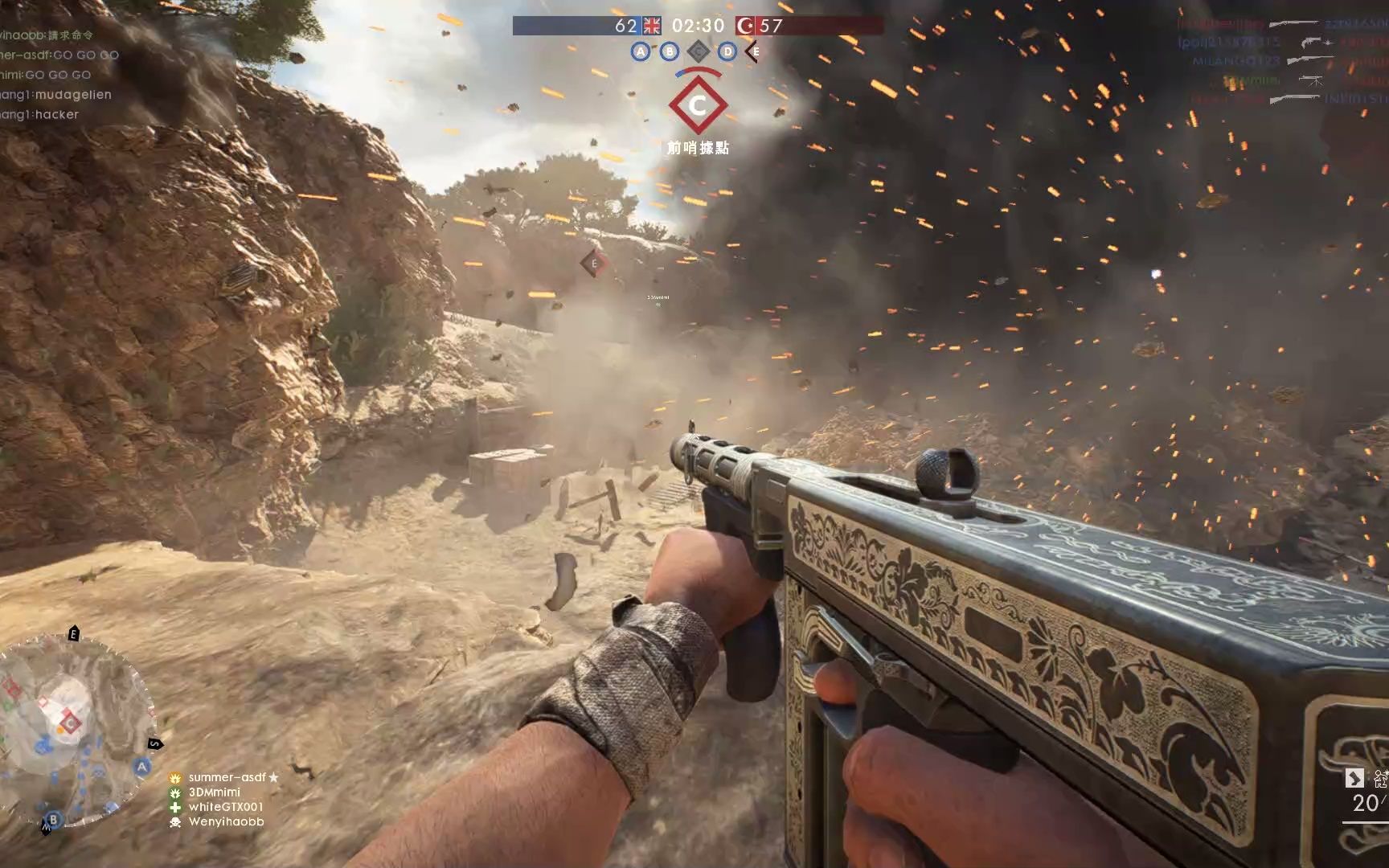The height and width of the screenshot is (868, 1389).
Task: Click the large red C objective marker
Action: pyautogui.click(x=698, y=105)
